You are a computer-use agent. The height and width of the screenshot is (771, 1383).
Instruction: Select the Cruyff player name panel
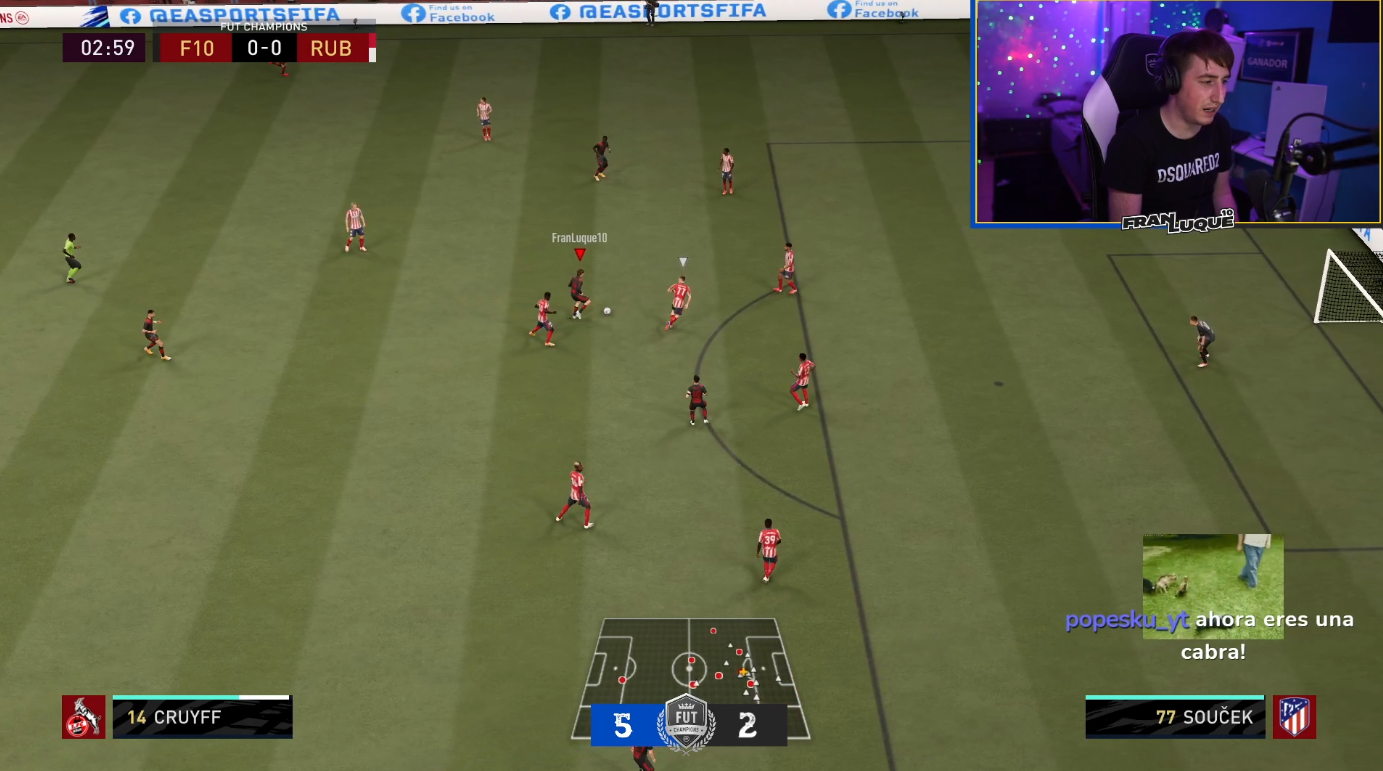coord(202,717)
